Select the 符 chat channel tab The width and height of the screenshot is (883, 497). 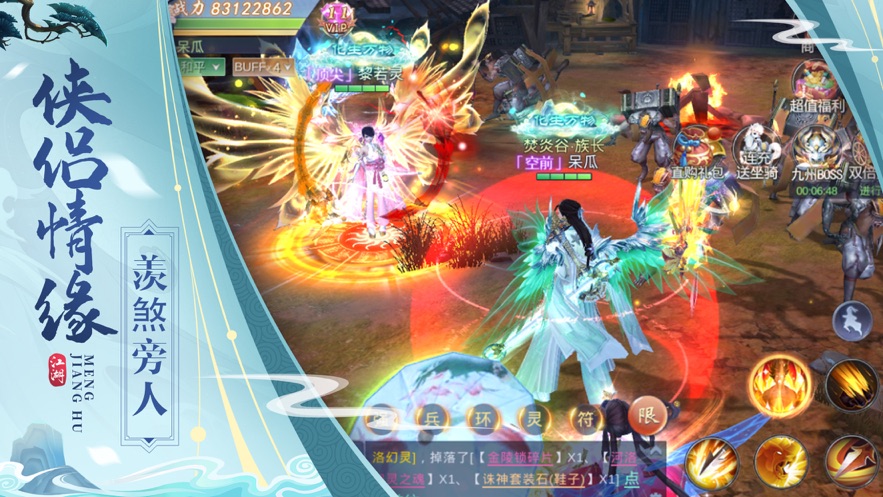[x=585, y=418]
